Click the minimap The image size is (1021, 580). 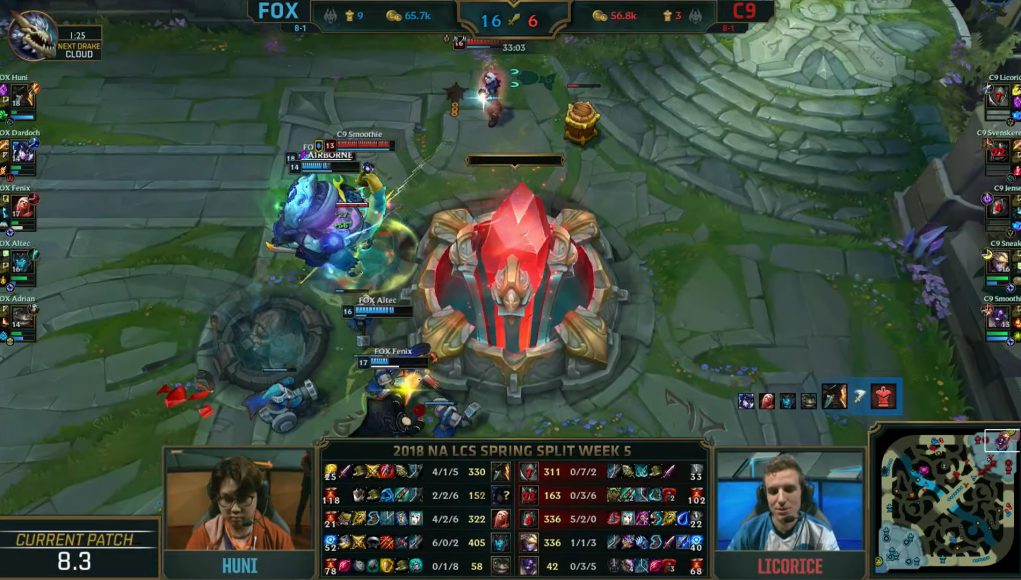pyautogui.click(x=945, y=502)
